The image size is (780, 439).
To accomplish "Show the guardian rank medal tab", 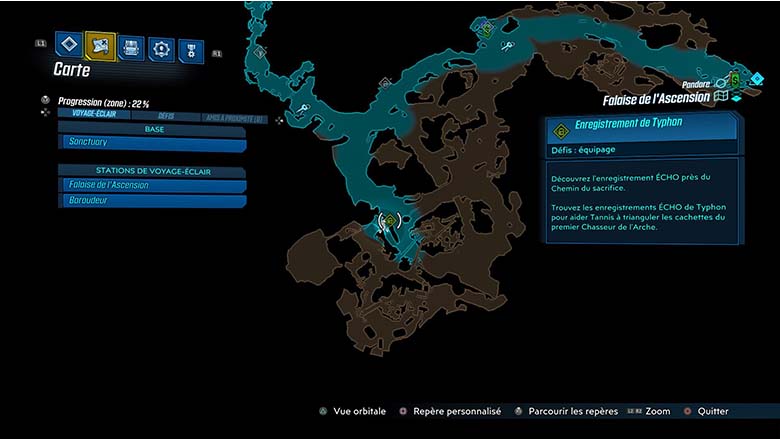I will 191,50.
